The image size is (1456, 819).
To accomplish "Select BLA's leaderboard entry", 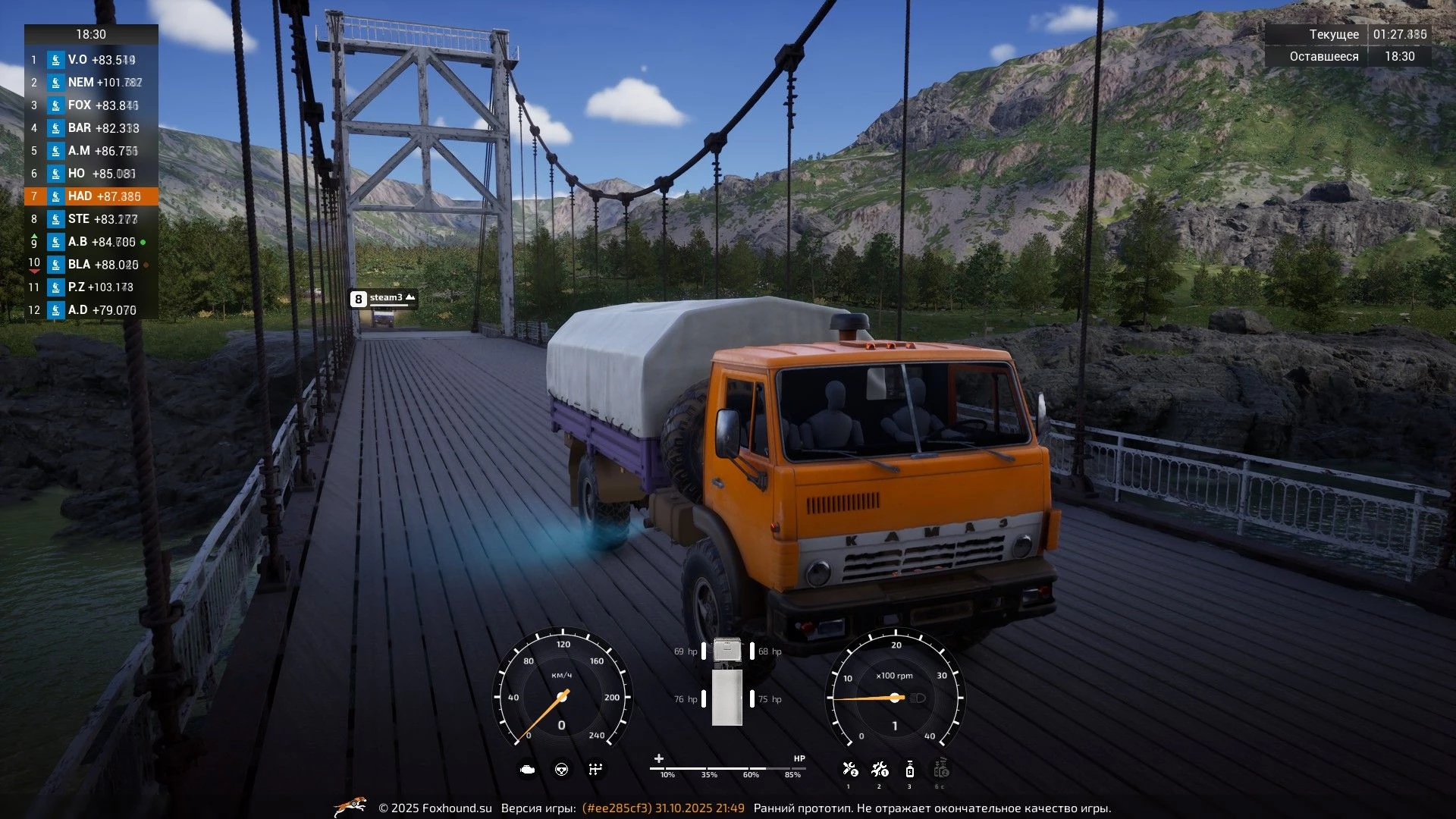I will (x=91, y=265).
